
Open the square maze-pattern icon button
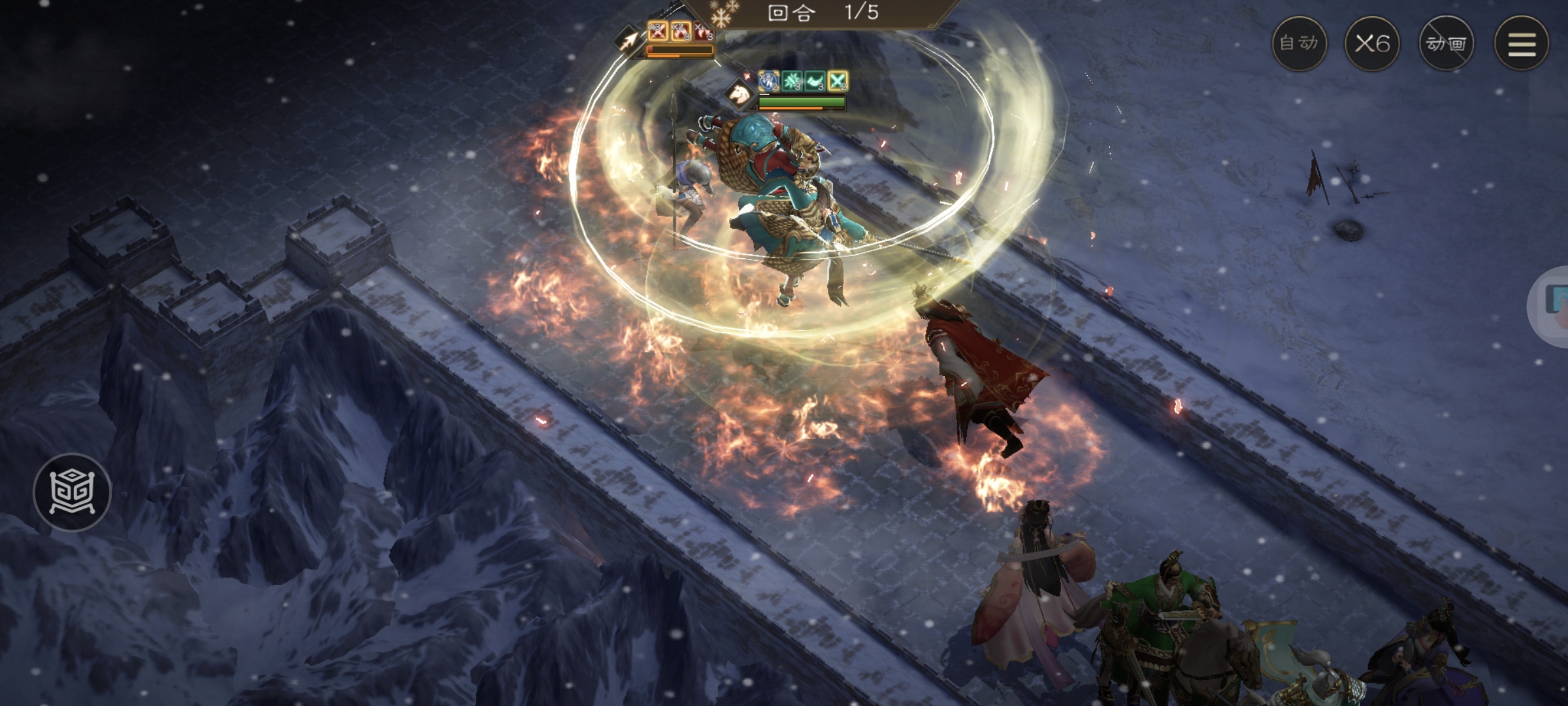pyautogui.click(x=72, y=492)
